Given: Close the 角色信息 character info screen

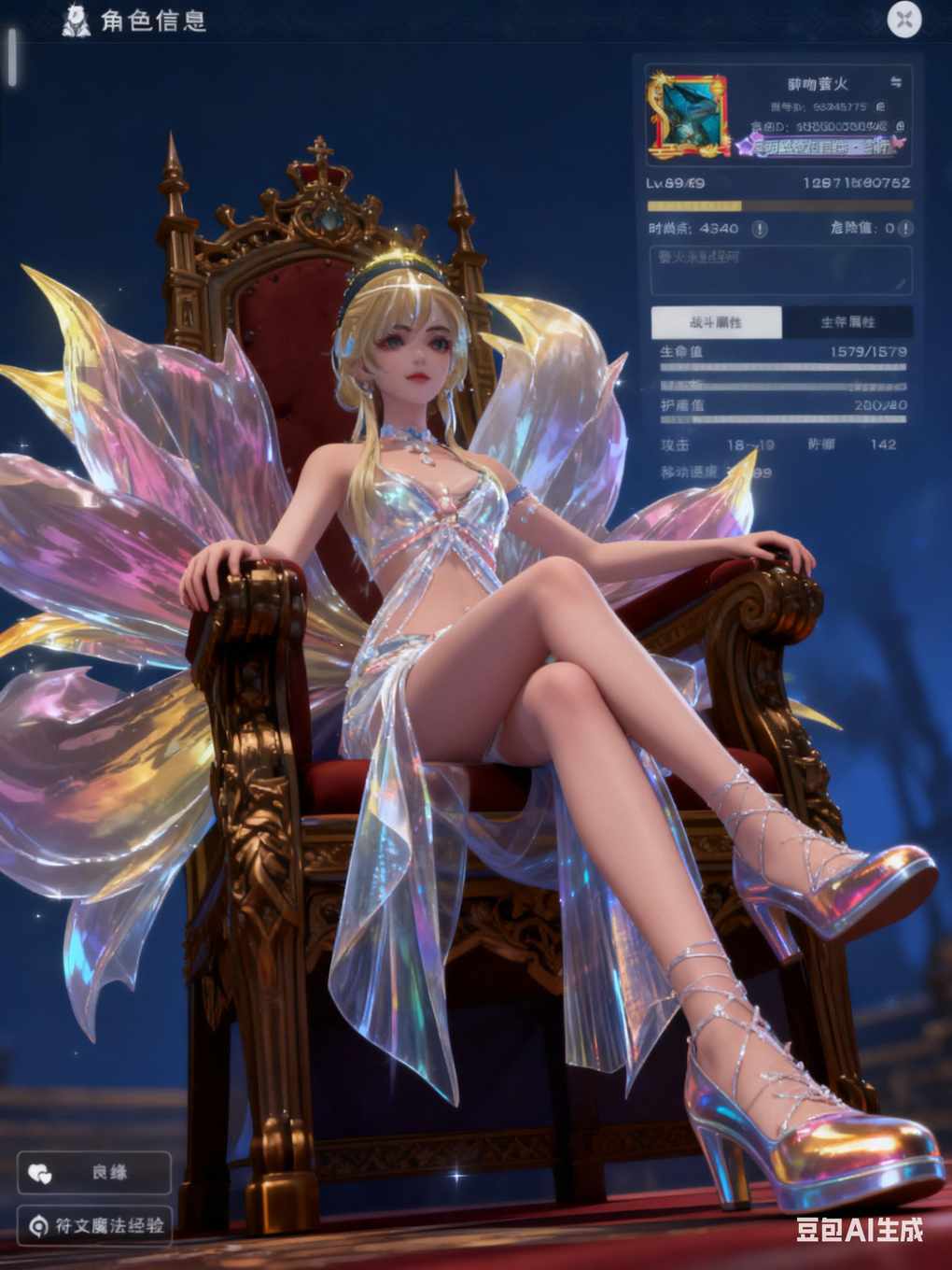Looking at the screenshot, I should [x=903, y=20].
